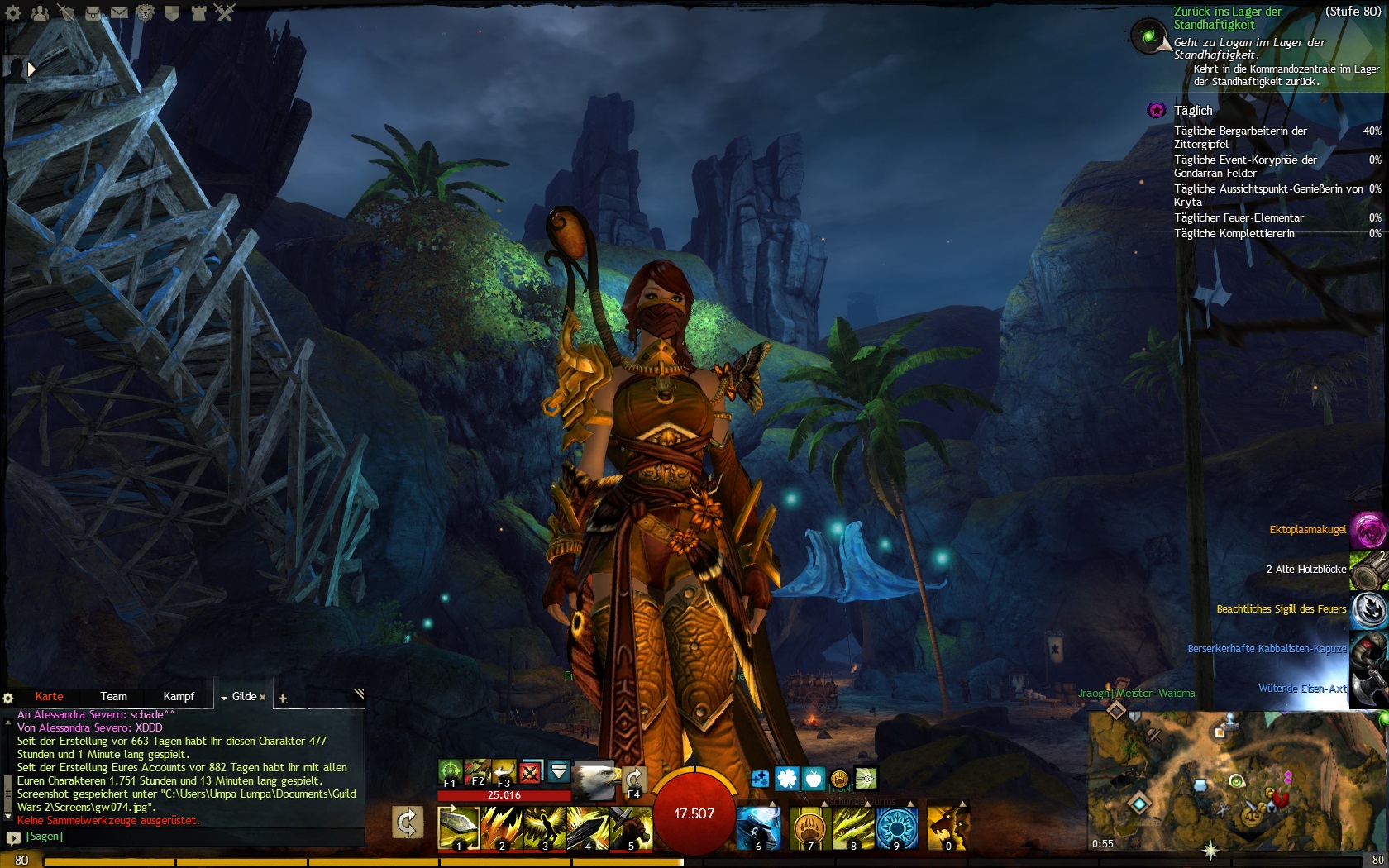Click the [Sagen] chat input field

pos(190,837)
